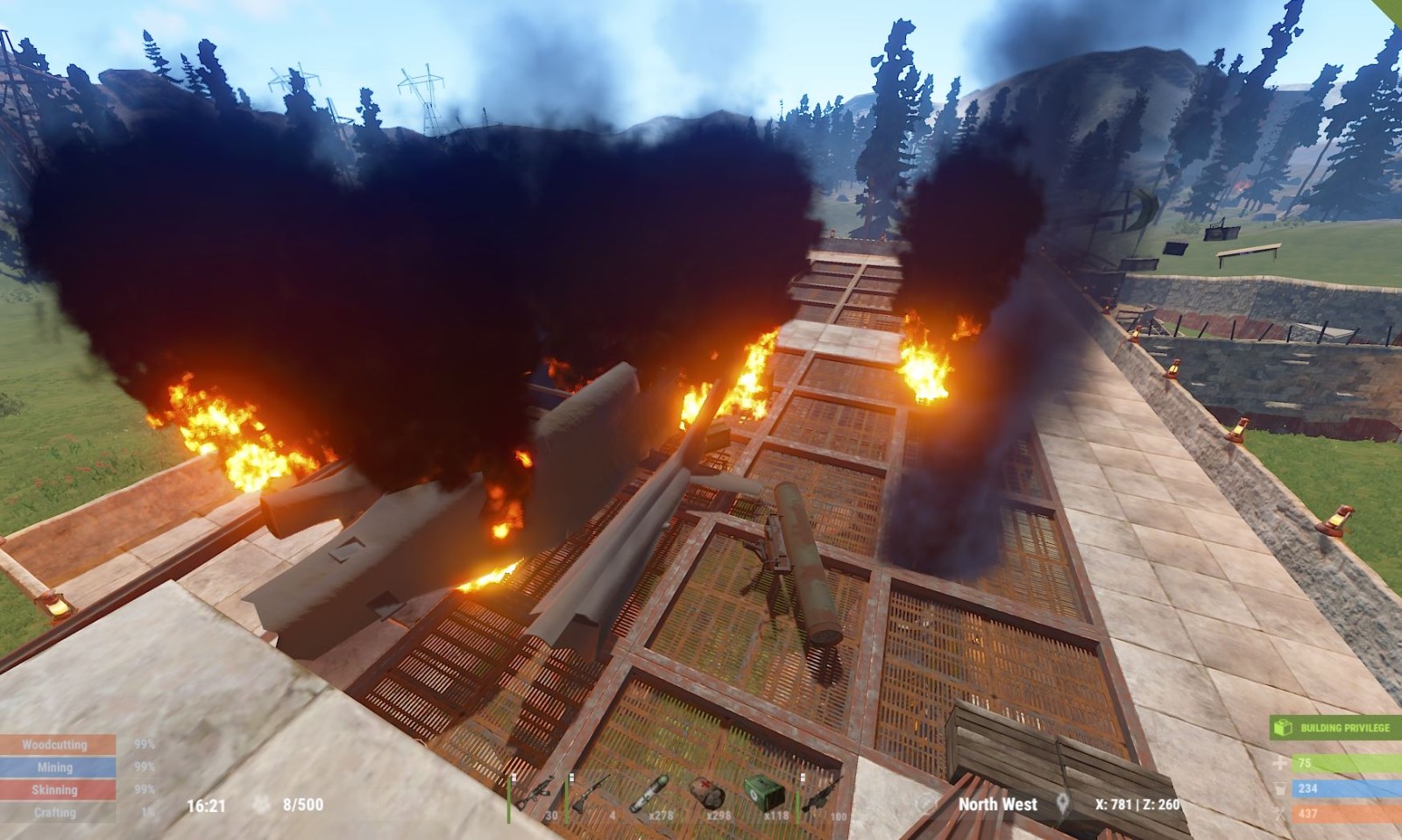The width and height of the screenshot is (1402, 840).
Task: Select the assault rifle hotbar slot
Action: pyautogui.click(x=536, y=795)
